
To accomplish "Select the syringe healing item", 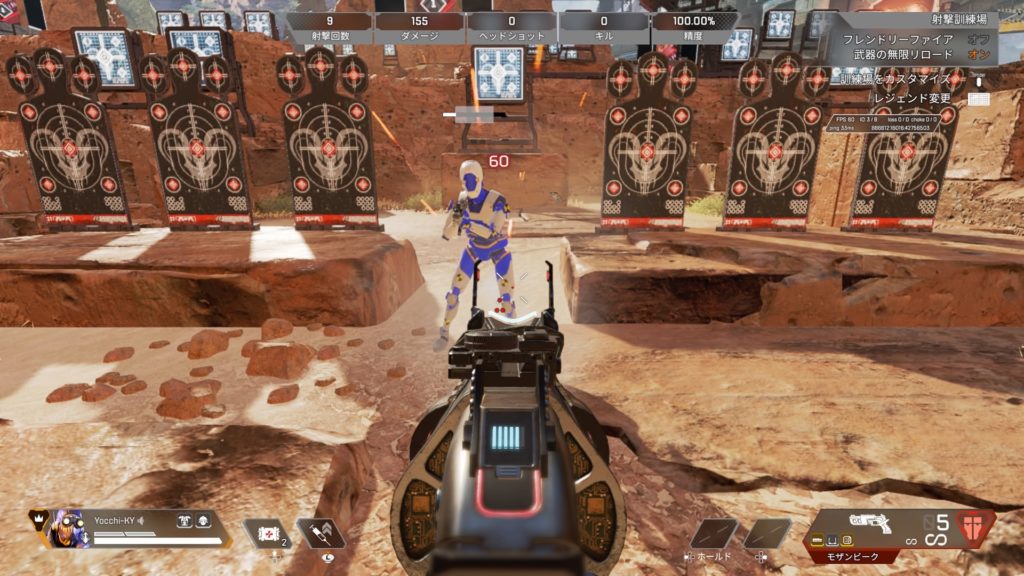I will tap(320, 534).
